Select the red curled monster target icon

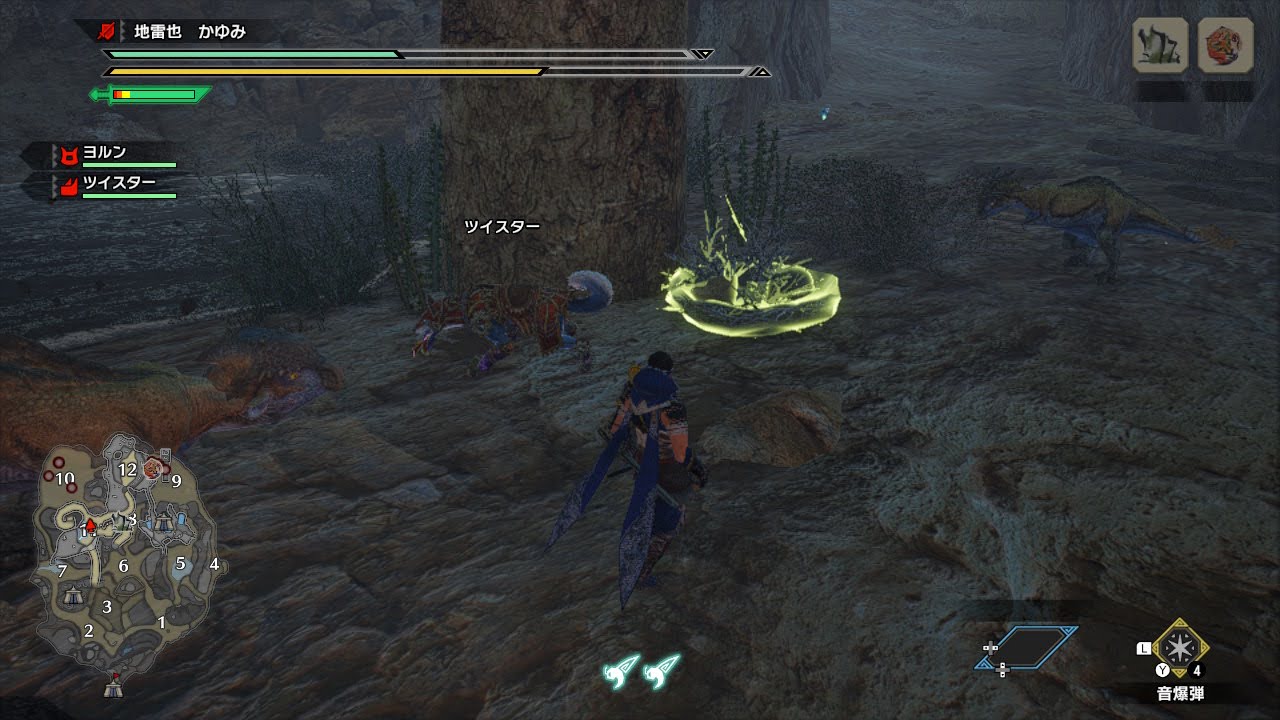[x=1225, y=45]
